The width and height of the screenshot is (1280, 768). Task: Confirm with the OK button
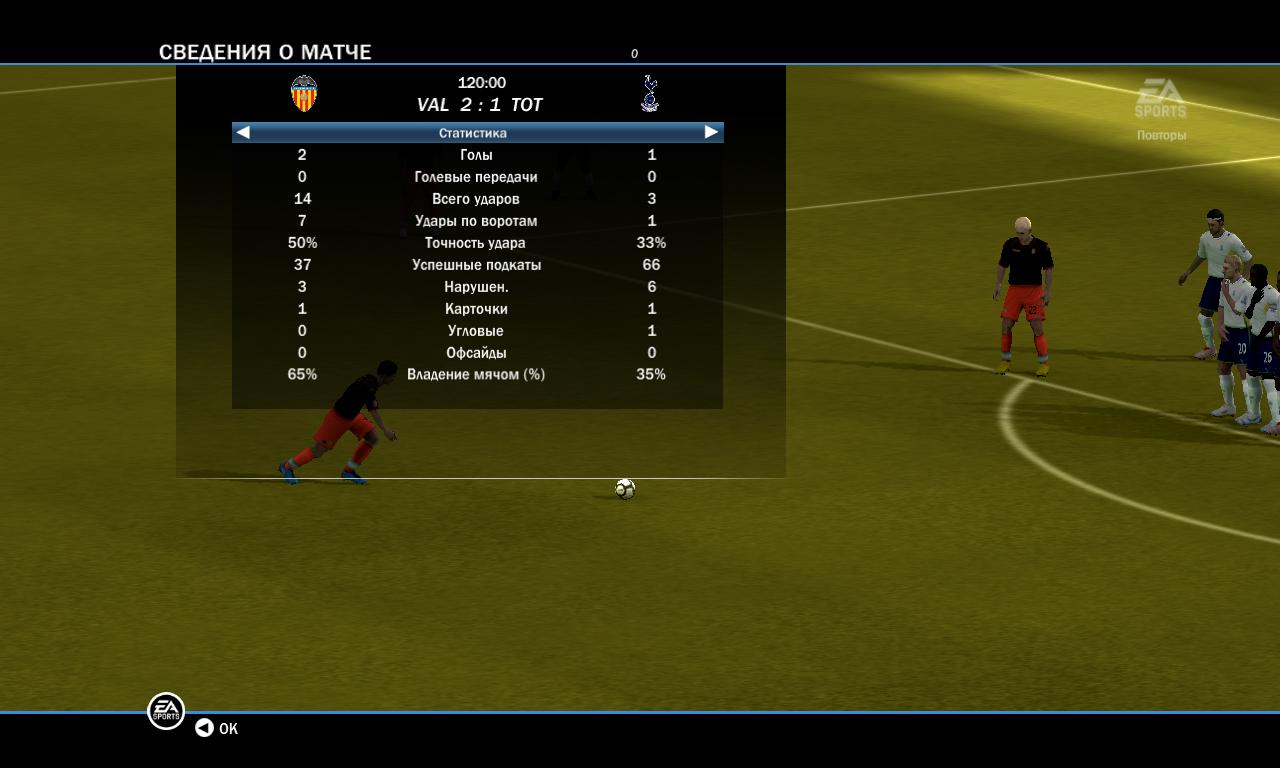click(x=217, y=728)
